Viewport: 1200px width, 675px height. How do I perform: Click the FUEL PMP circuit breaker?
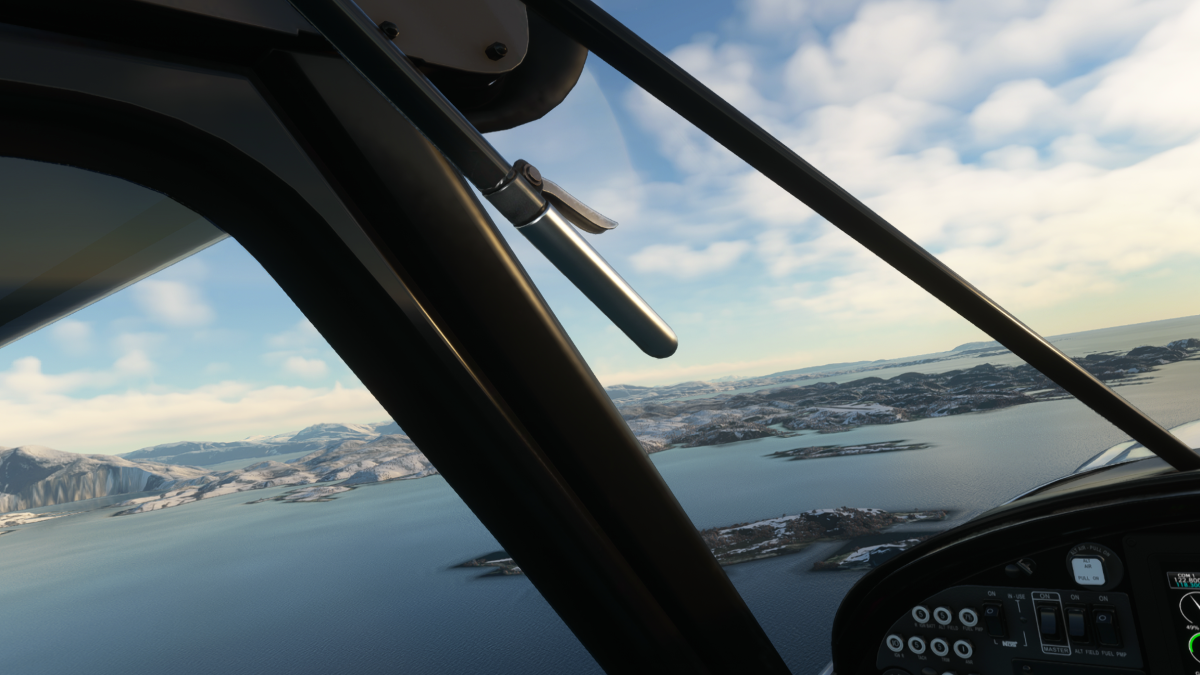tap(968, 617)
